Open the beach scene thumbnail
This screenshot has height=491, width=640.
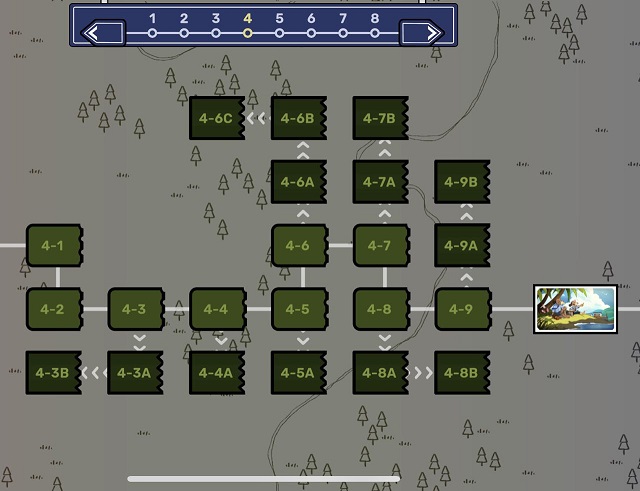(x=574, y=309)
